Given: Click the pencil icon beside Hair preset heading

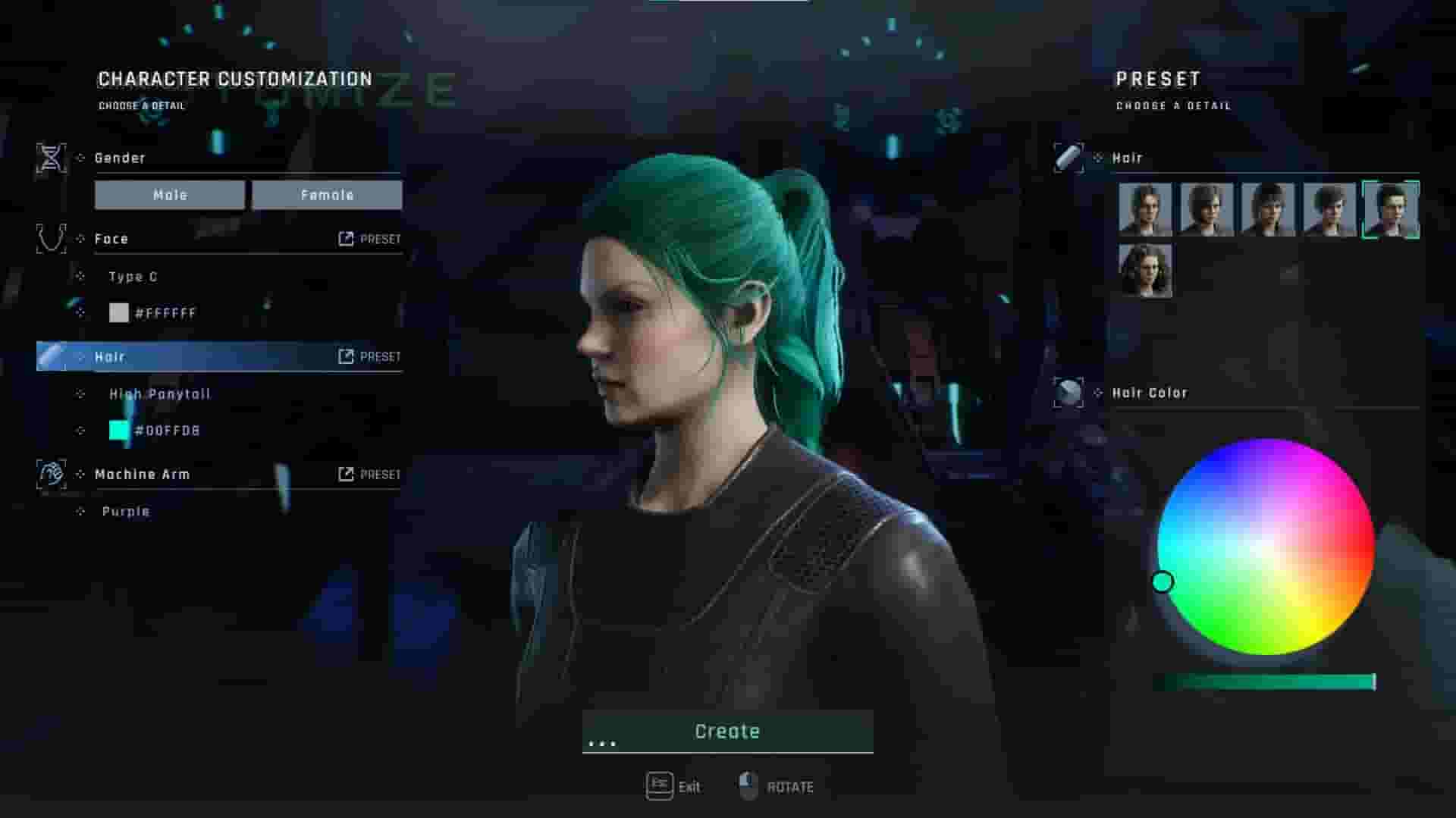Looking at the screenshot, I should click(x=1068, y=157).
